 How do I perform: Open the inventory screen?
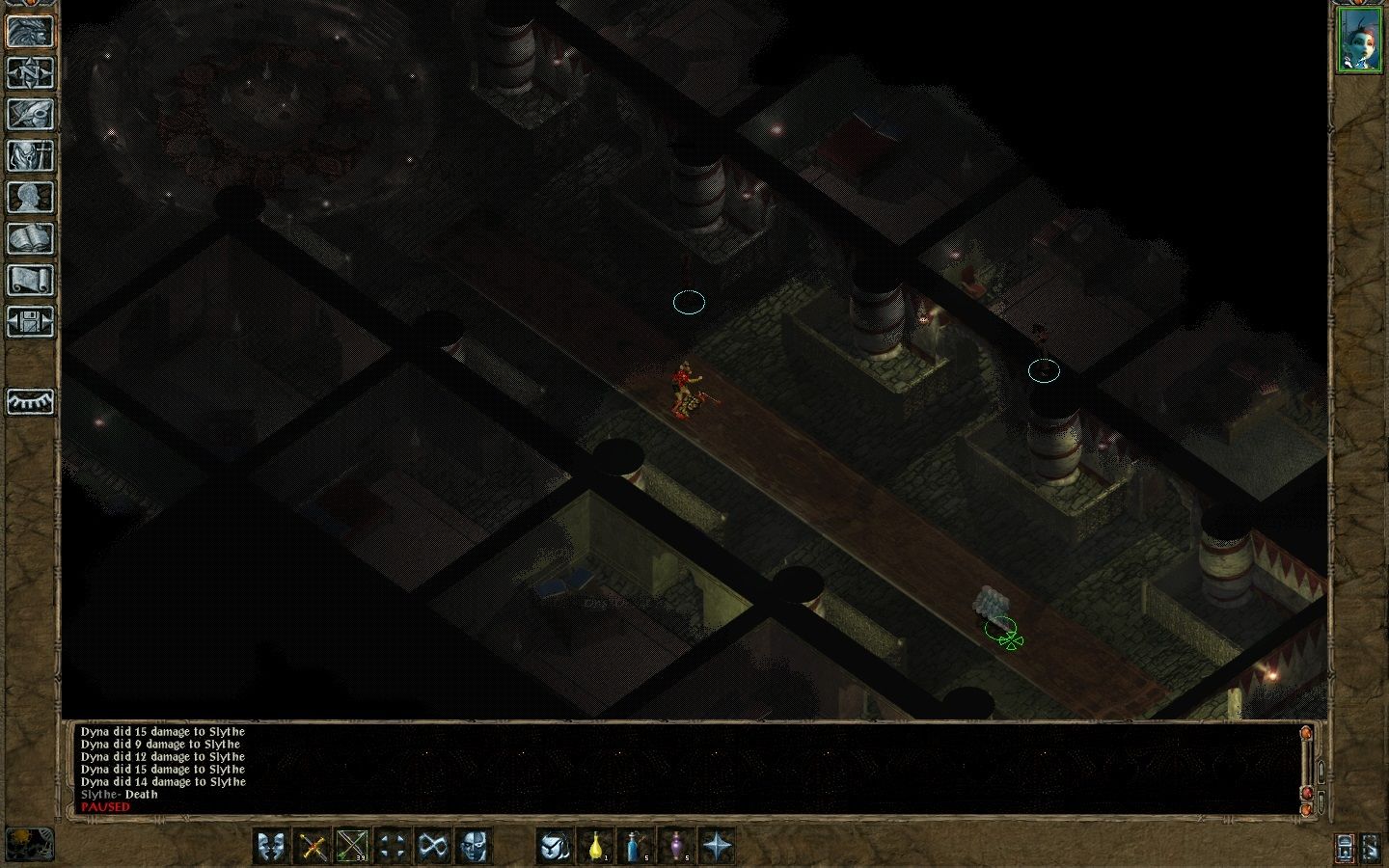(30, 155)
